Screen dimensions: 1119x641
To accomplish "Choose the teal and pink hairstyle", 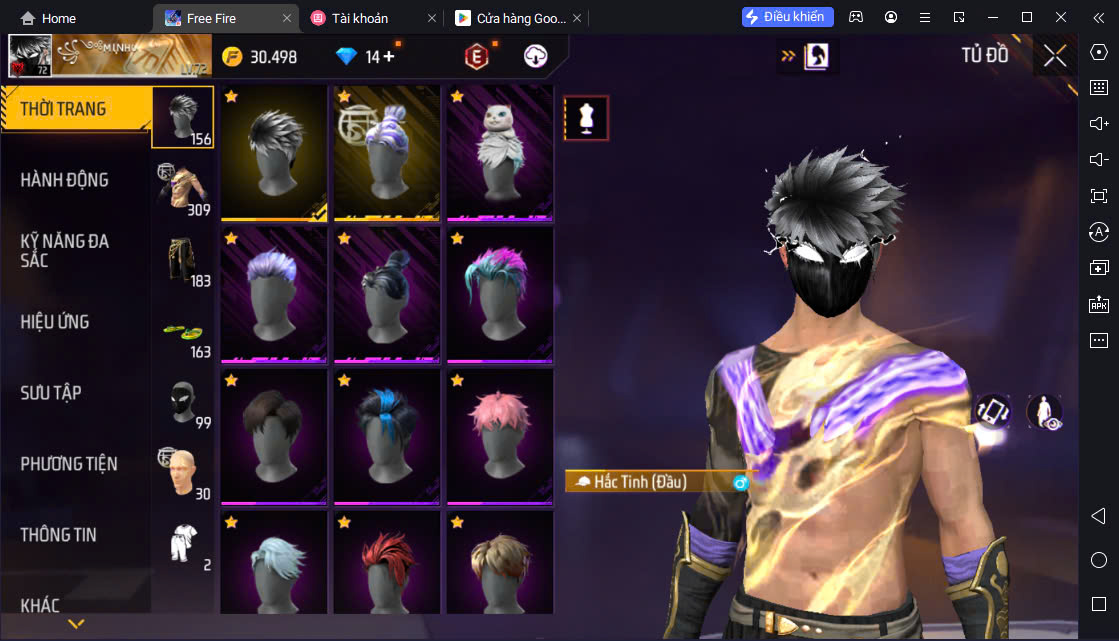I will (499, 295).
